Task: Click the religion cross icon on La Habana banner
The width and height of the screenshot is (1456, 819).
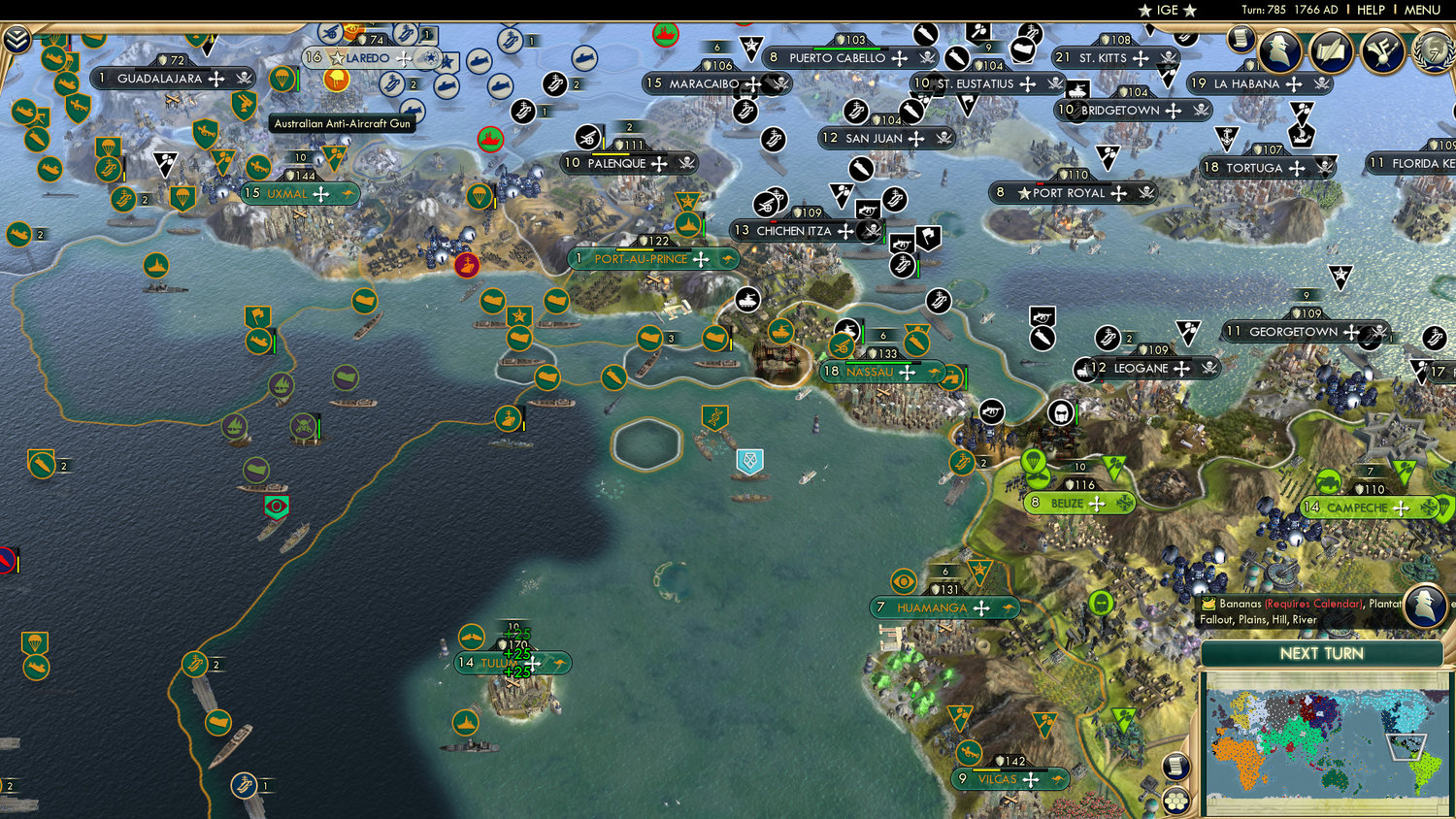Action: pos(1294,84)
